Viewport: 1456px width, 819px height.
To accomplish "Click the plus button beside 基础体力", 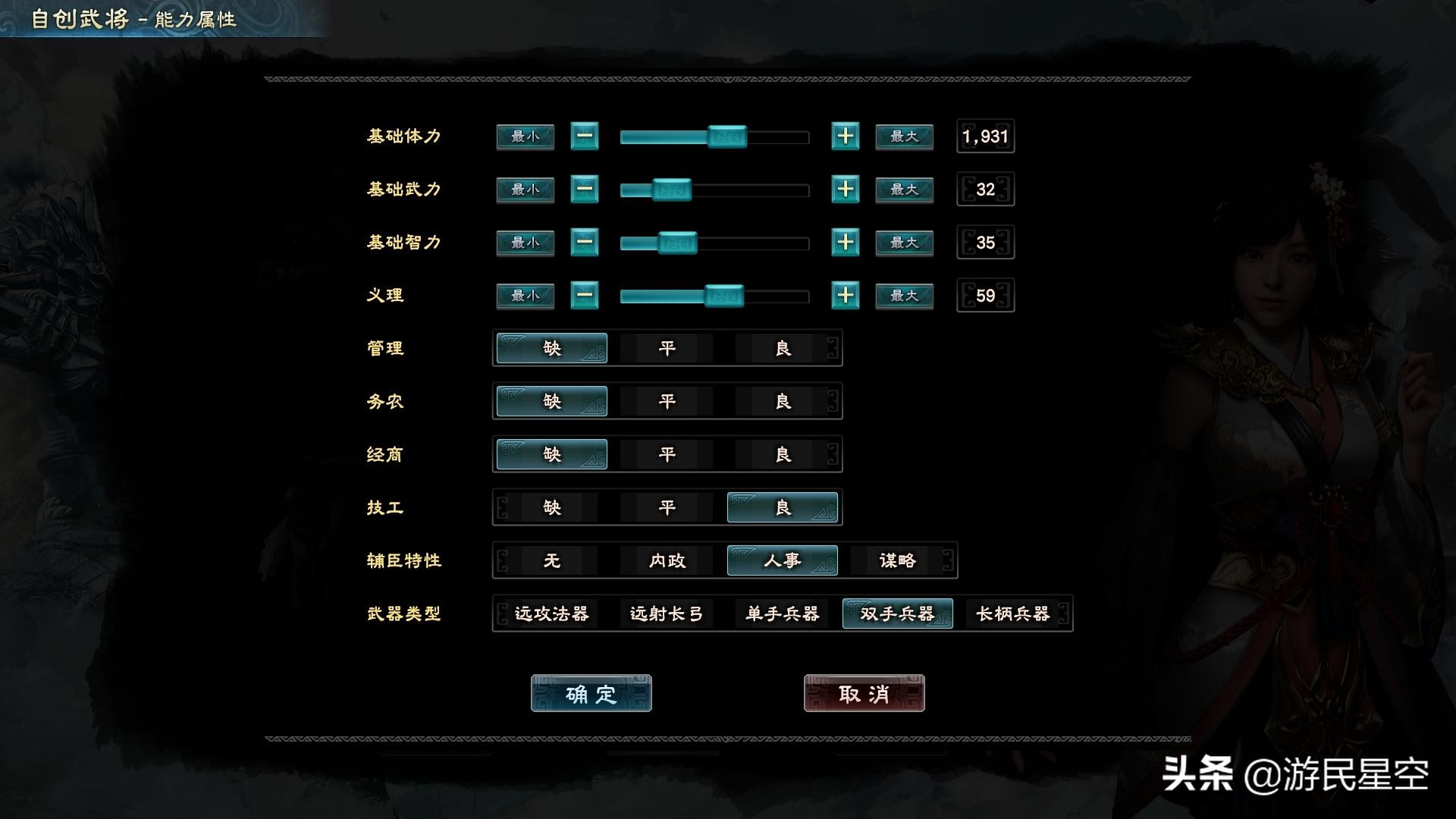I will pyautogui.click(x=844, y=136).
